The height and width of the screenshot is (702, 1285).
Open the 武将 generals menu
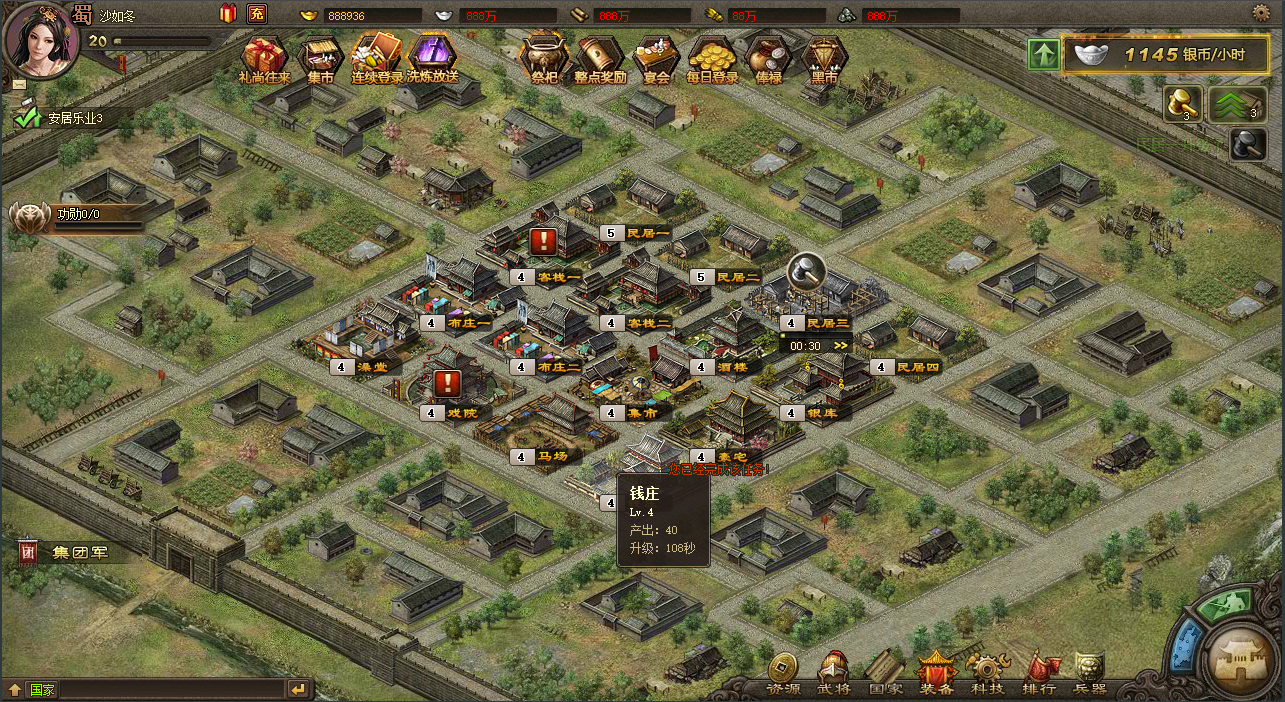pyautogui.click(x=832, y=673)
